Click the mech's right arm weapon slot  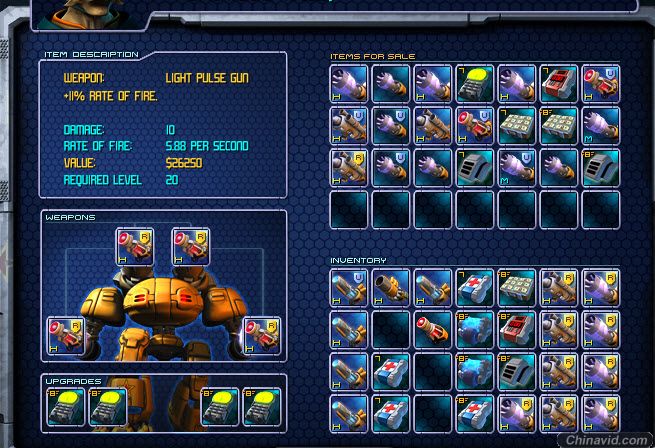coord(261,334)
